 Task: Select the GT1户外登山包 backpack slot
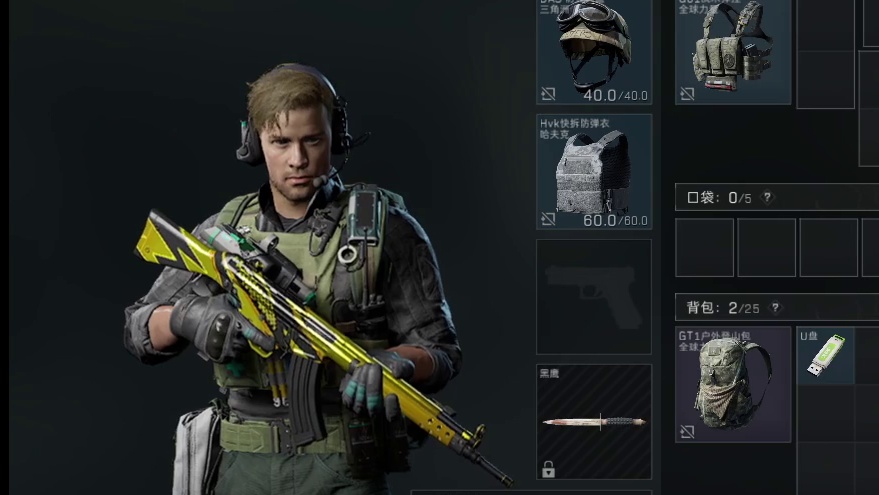pyautogui.click(x=733, y=384)
